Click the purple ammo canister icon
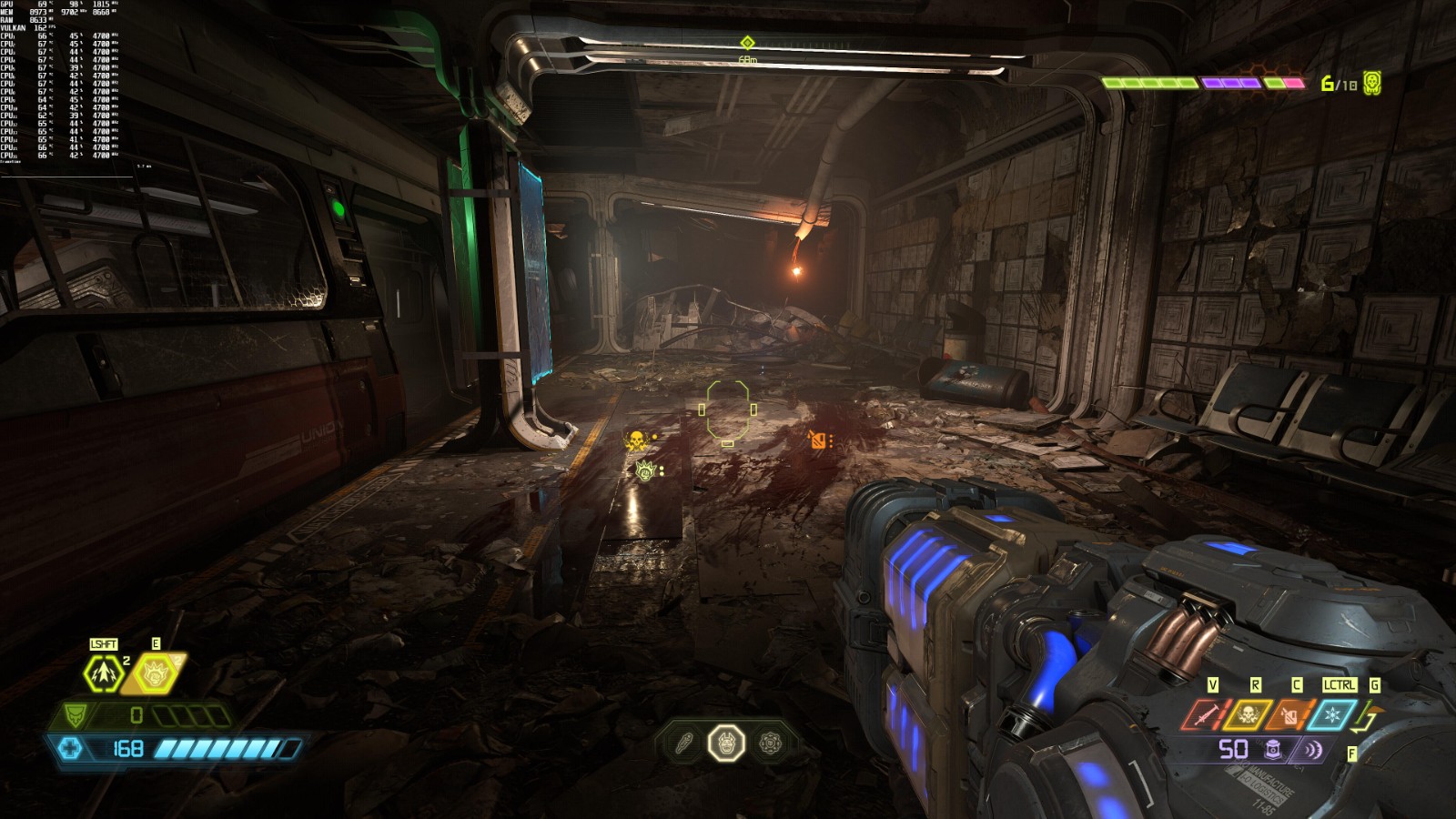 (1274, 750)
